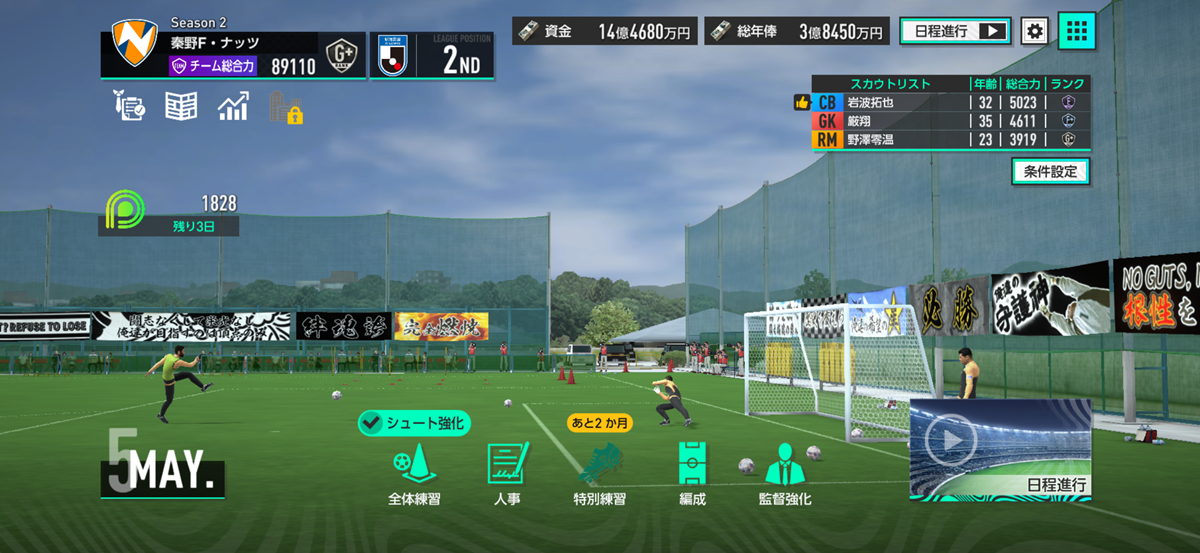1200x553 pixels.
Task: Click the 条件設定 scout conditions button
Action: (x=1050, y=171)
